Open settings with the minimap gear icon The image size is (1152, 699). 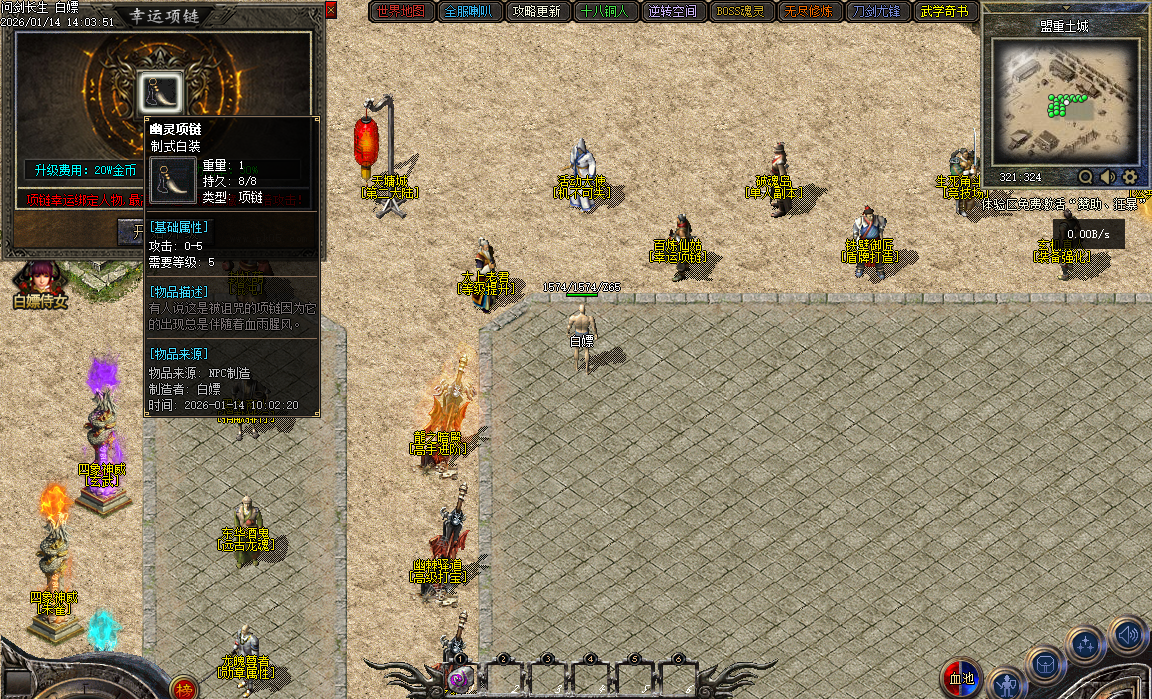pyautogui.click(x=1131, y=177)
